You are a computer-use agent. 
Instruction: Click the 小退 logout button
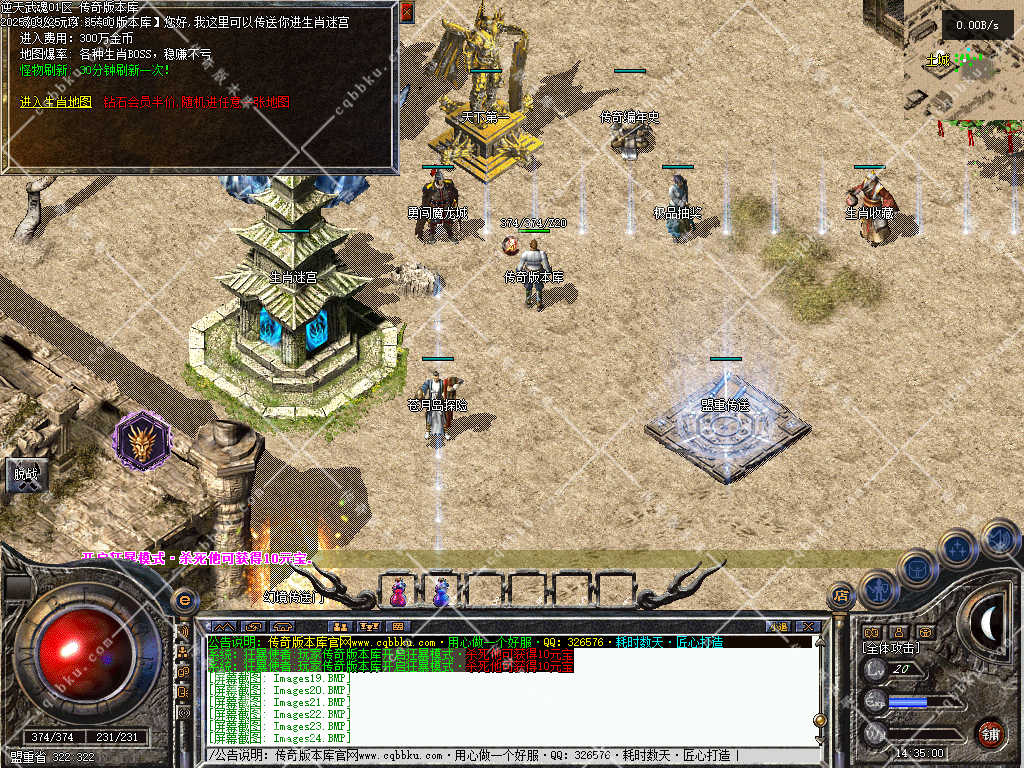tap(780, 627)
